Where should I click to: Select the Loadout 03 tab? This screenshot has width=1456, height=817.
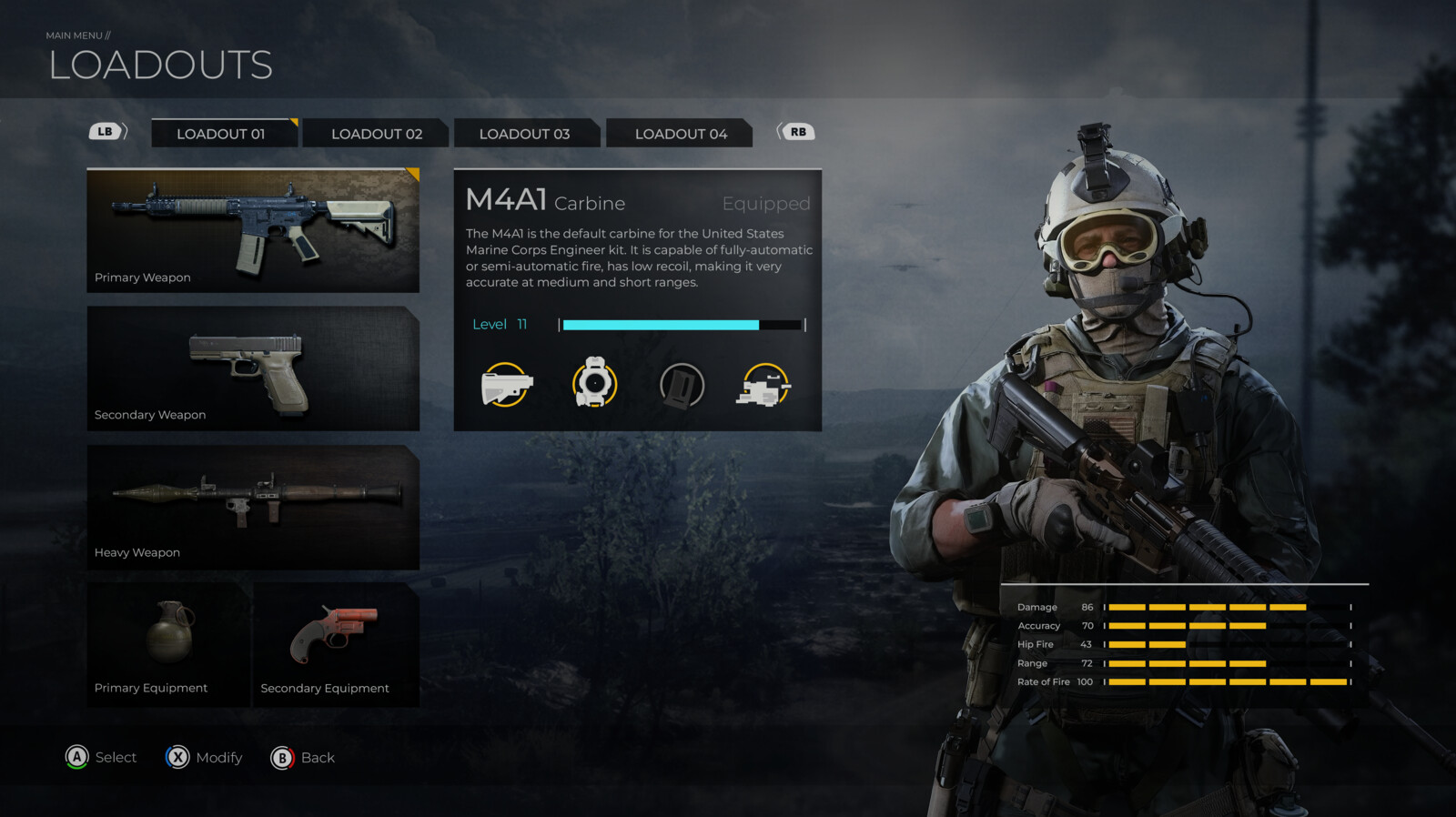pyautogui.click(x=525, y=134)
